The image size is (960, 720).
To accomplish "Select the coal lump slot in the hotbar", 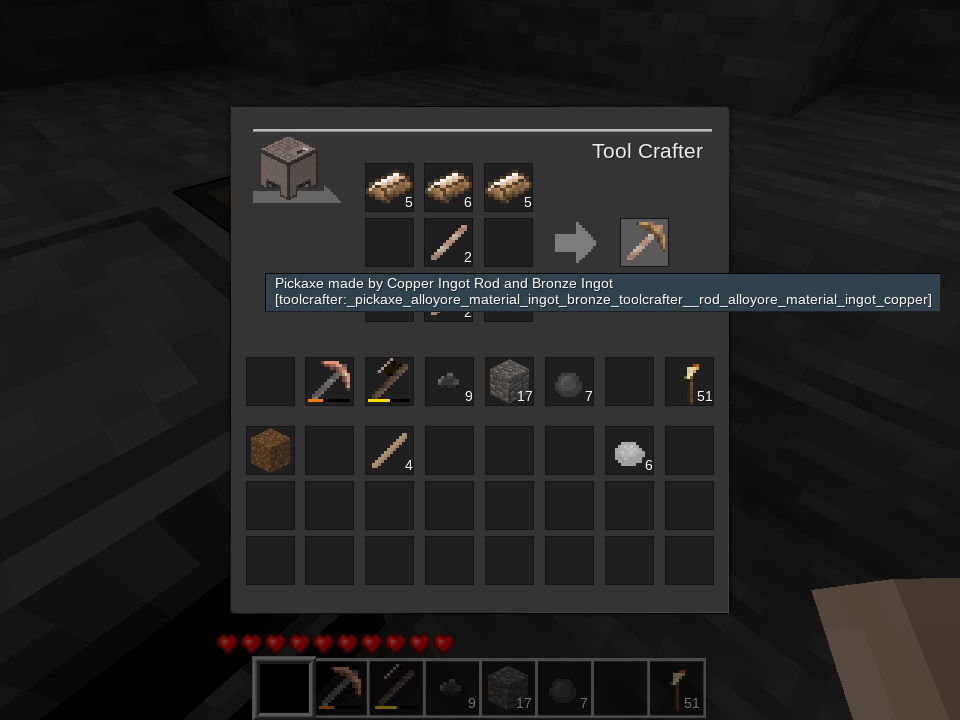I will [x=452, y=688].
